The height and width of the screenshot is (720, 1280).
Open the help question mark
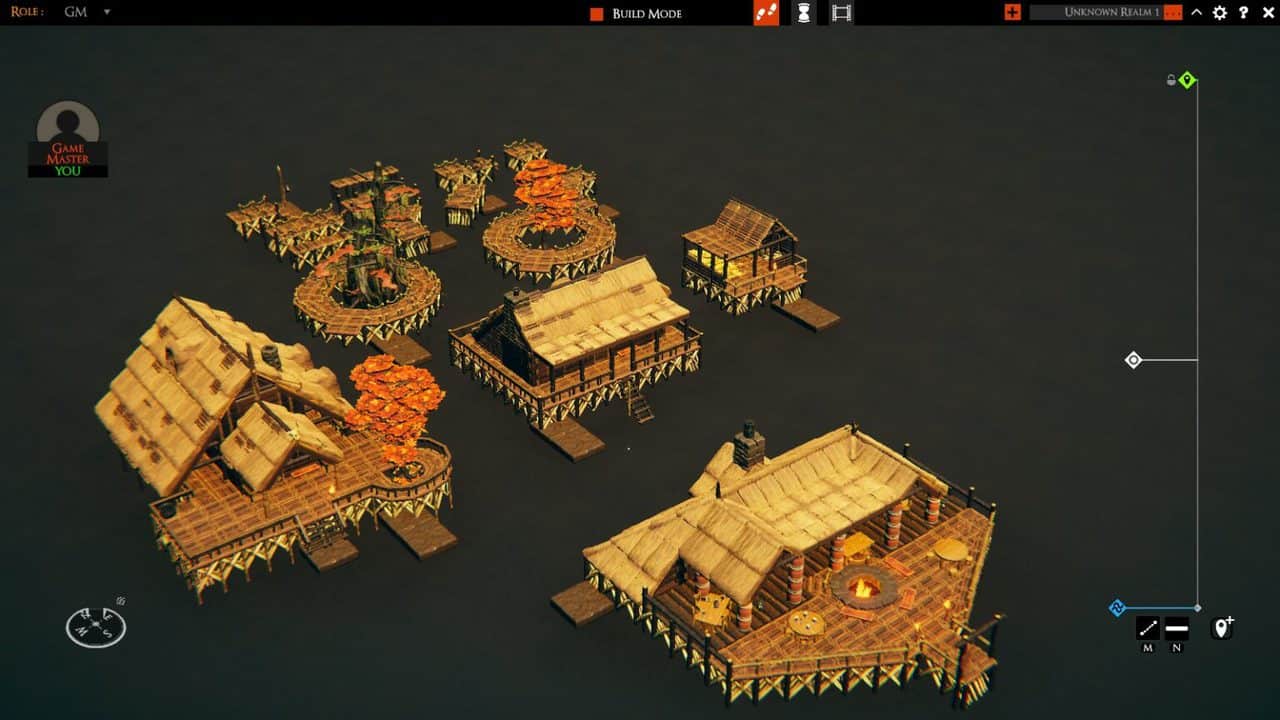pyautogui.click(x=1243, y=14)
